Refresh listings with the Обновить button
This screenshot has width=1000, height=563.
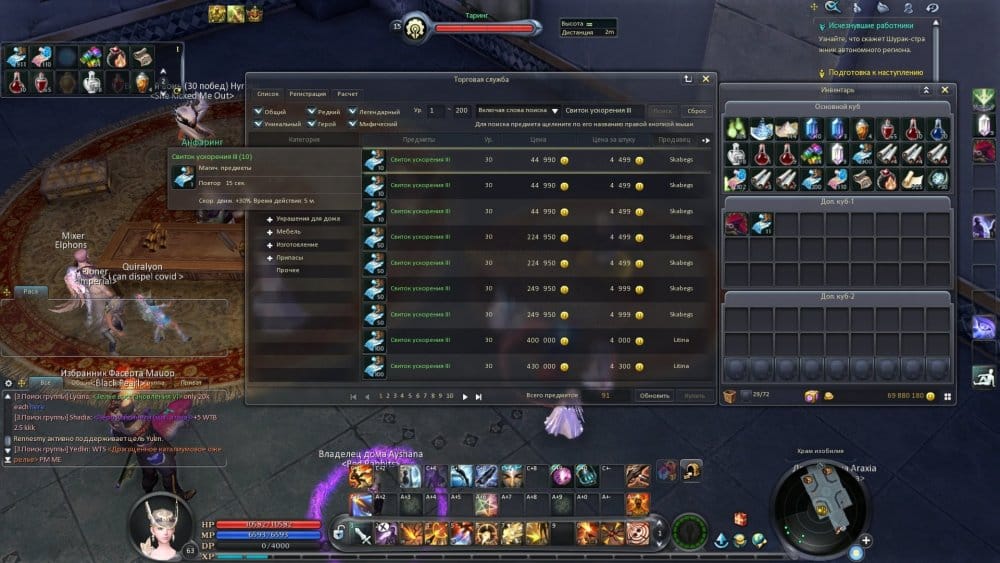(655, 396)
